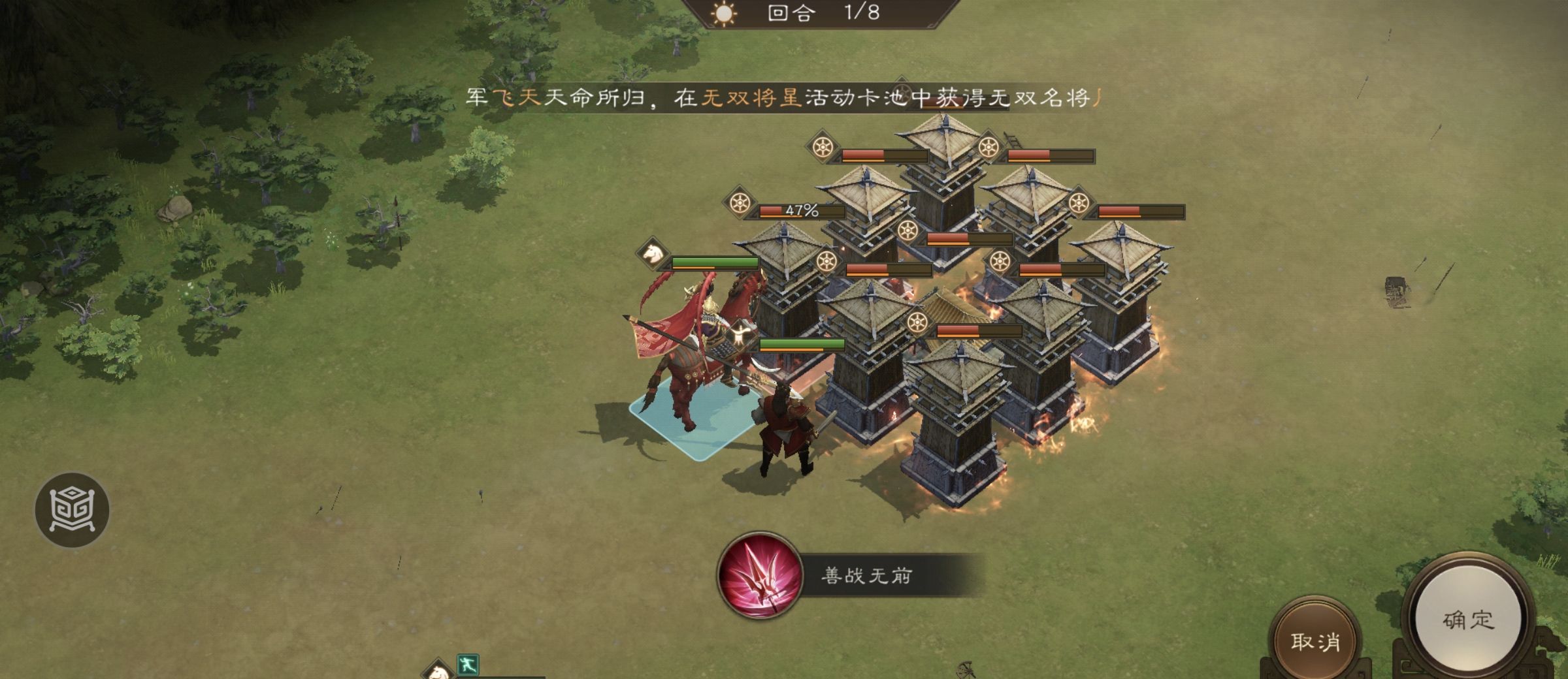Select the teal running figure movement icon
The width and height of the screenshot is (1568, 679).
(x=467, y=663)
